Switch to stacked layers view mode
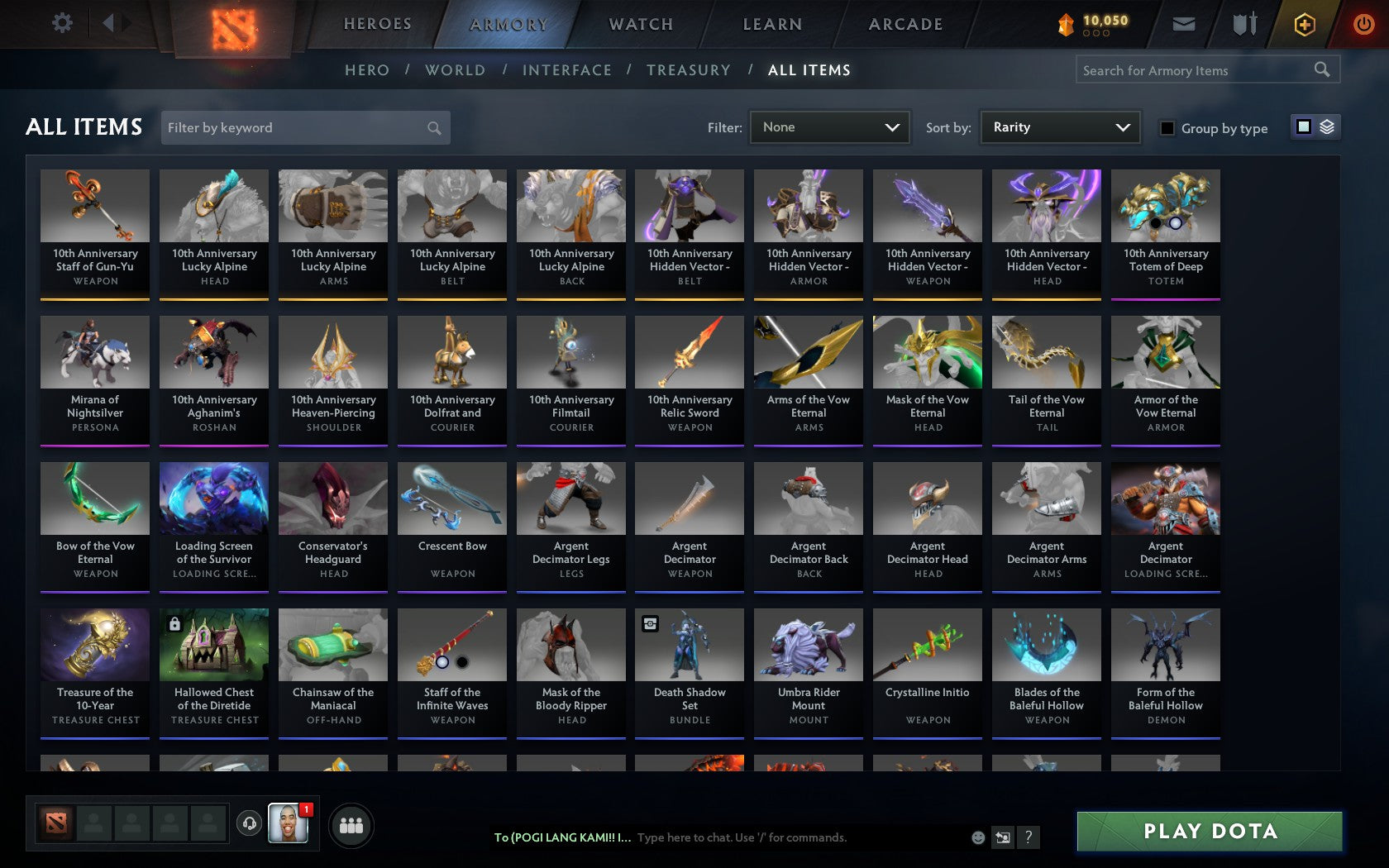 point(1326,128)
